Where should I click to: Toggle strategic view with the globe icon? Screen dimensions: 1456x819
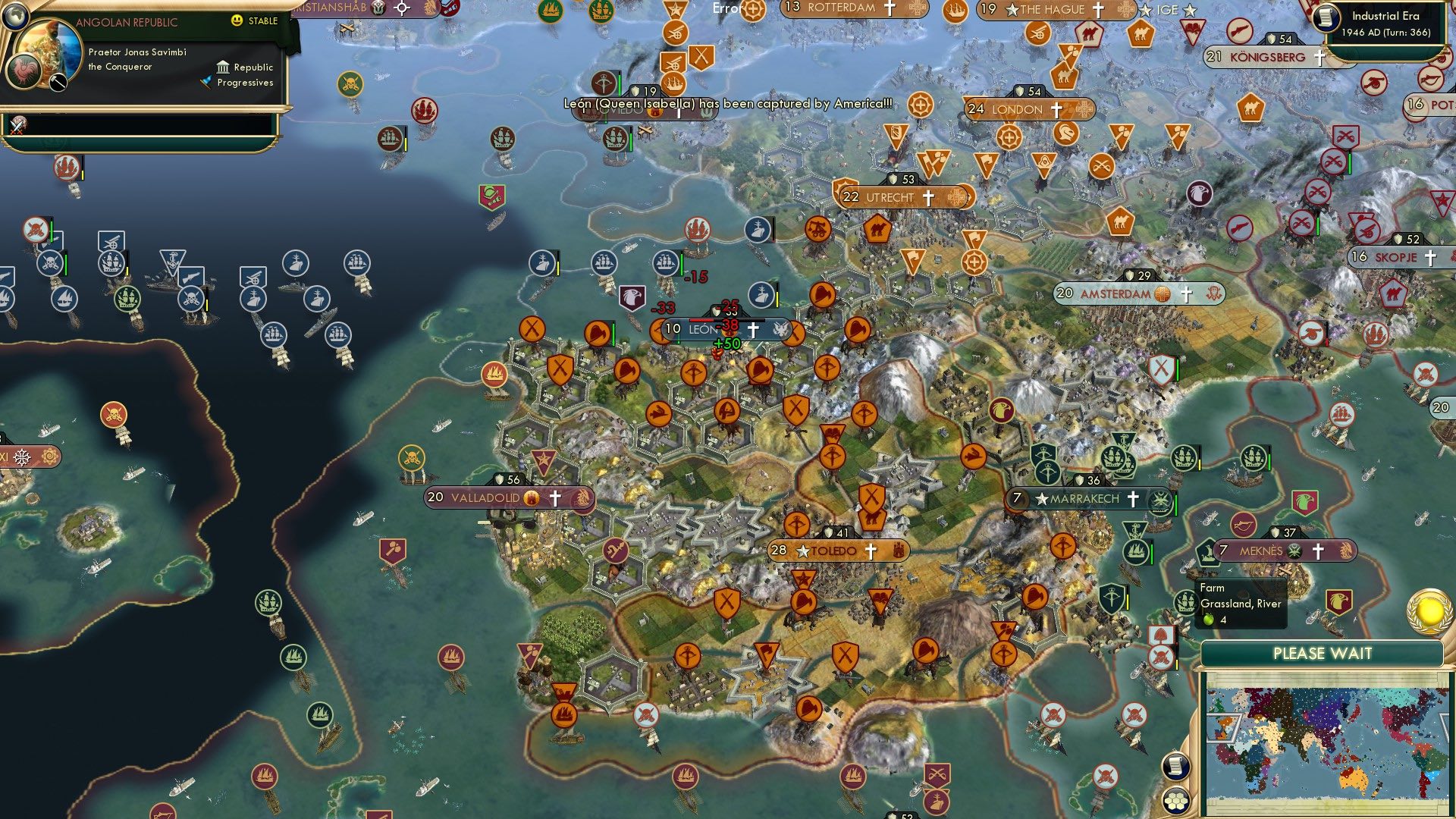[16, 17]
